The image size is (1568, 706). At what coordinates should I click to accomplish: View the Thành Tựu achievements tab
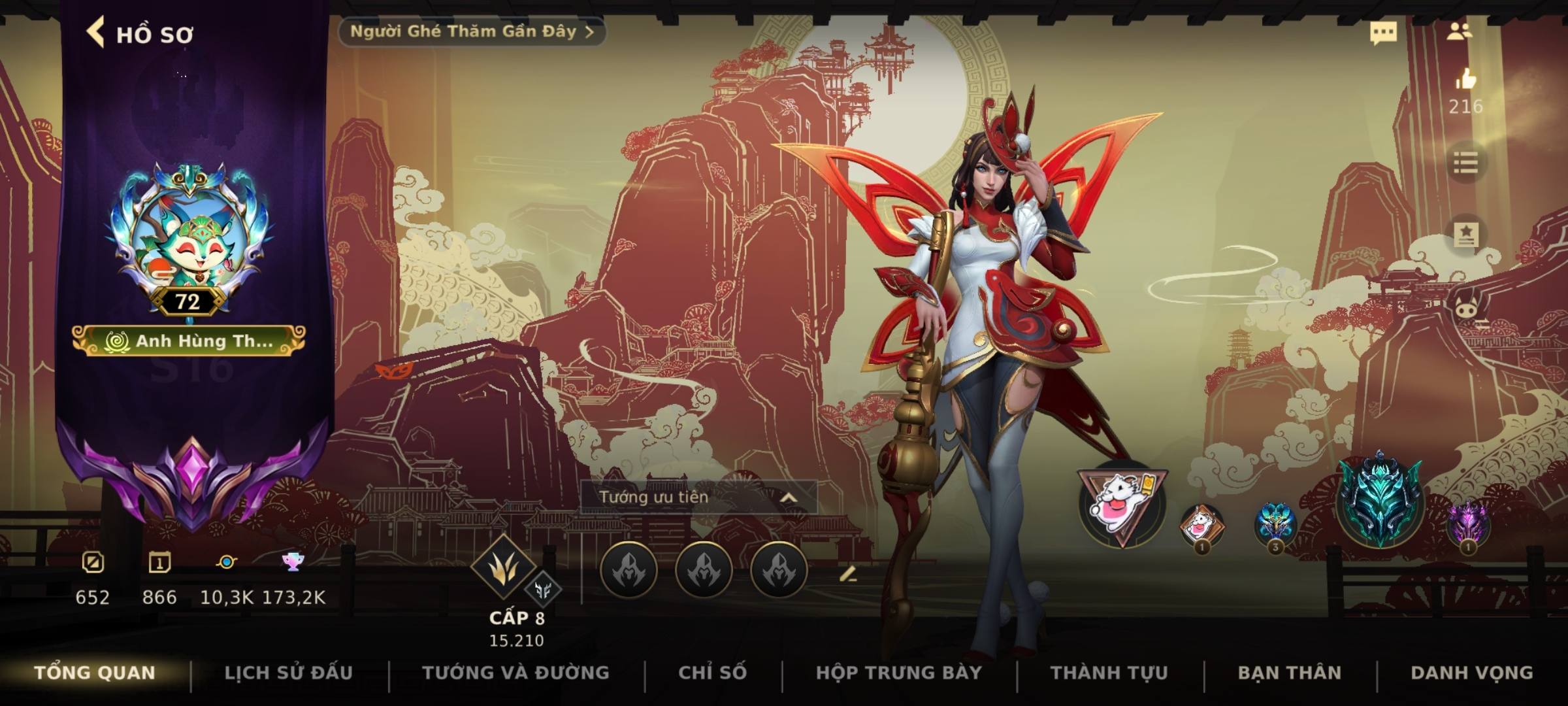(x=1109, y=673)
